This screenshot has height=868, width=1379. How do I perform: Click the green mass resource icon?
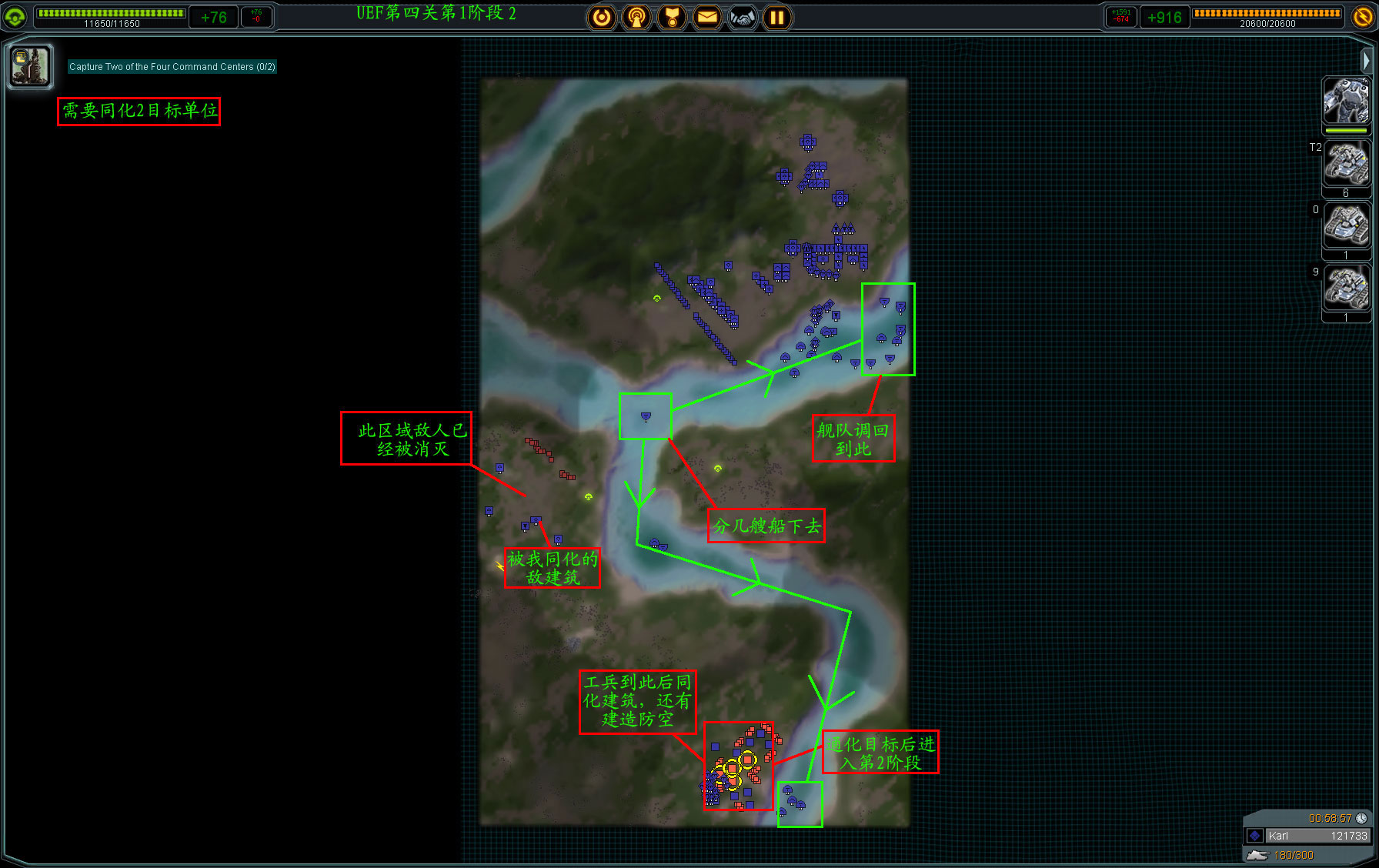click(x=15, y=17)
